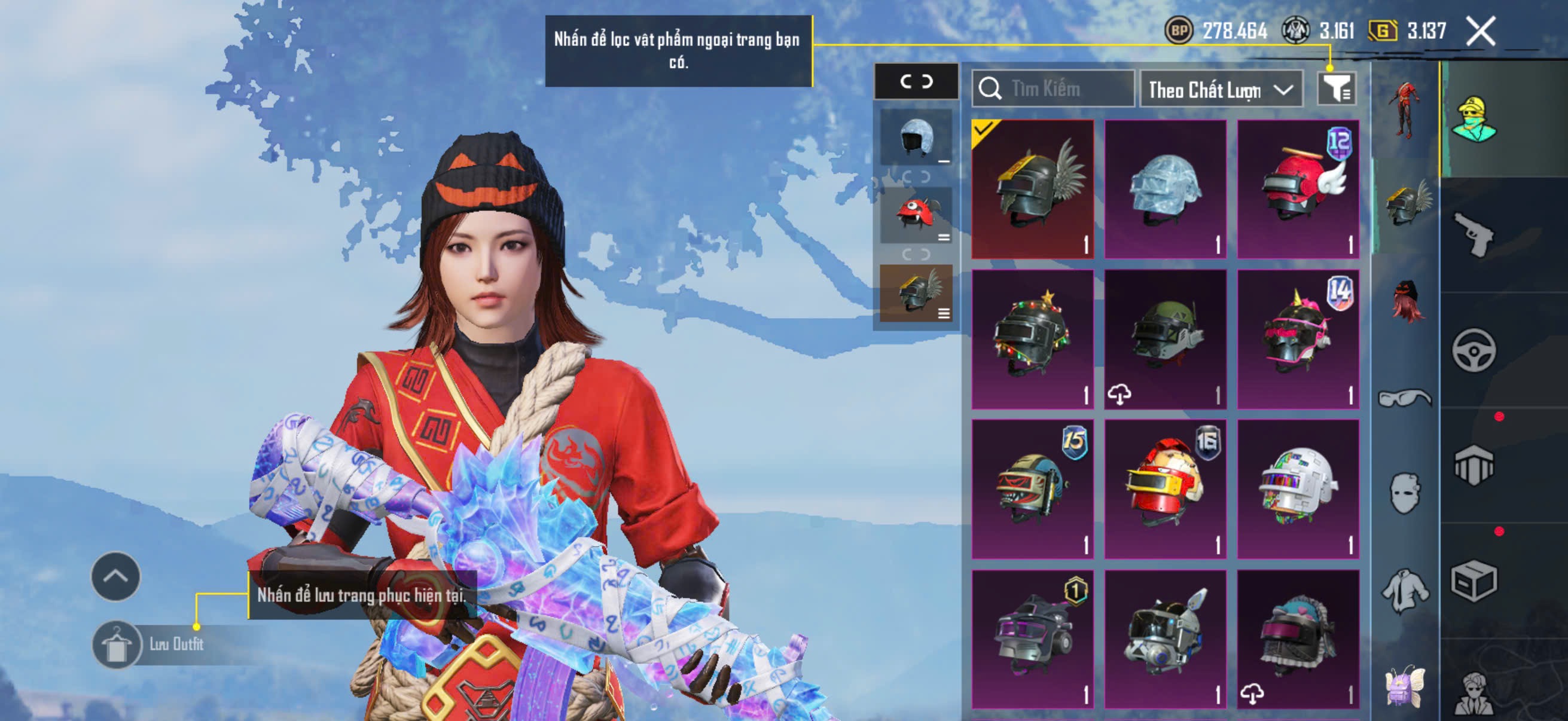Switch to the pistol weapons tab

click(1473, 235)
